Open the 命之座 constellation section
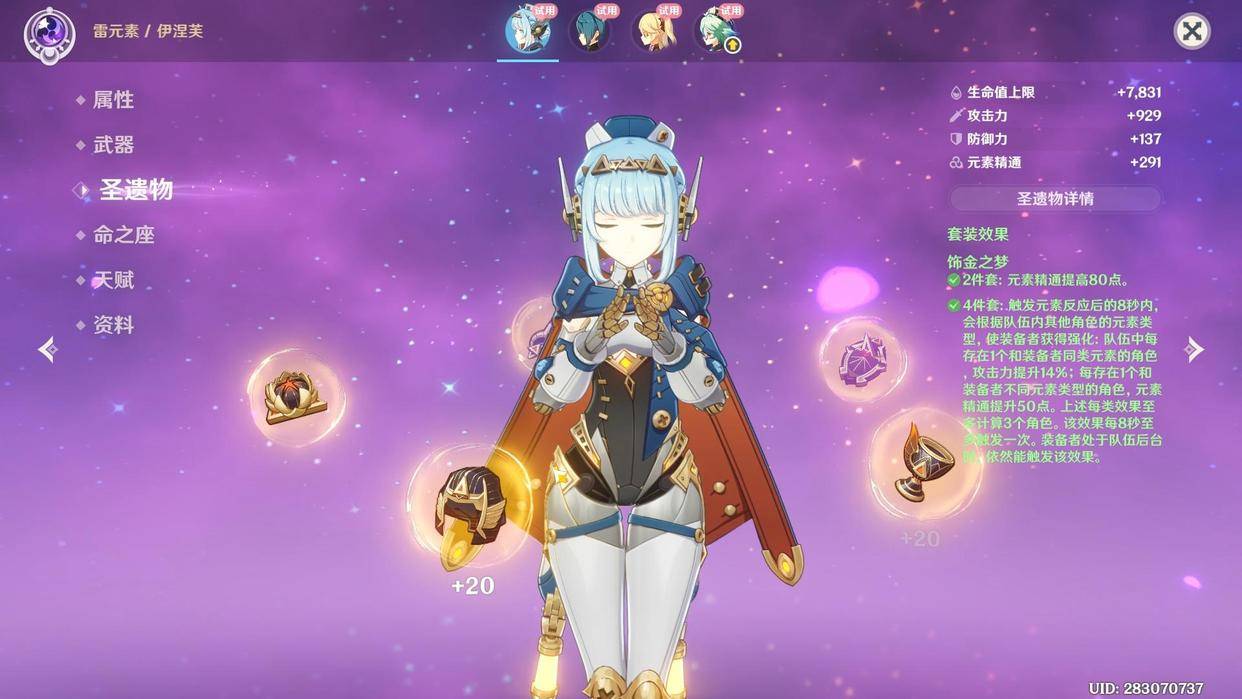 [x=123, y=235]
